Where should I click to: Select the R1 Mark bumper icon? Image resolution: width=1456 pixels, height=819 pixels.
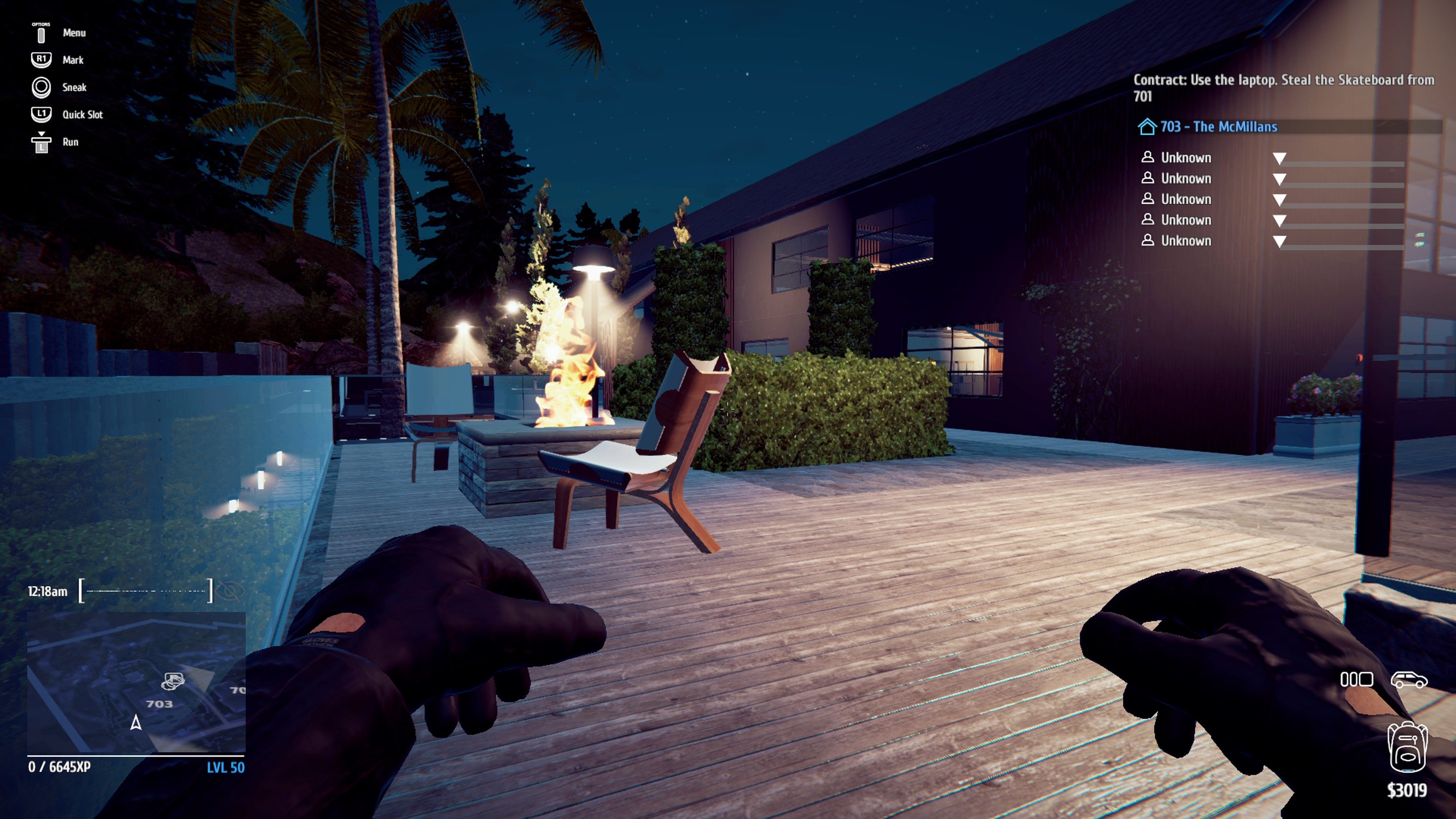pos(41,60)
